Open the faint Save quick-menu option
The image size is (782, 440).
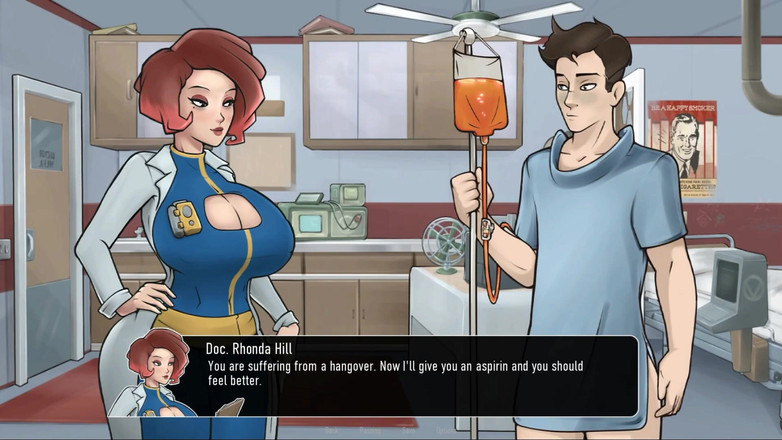(x=408, y=431)
